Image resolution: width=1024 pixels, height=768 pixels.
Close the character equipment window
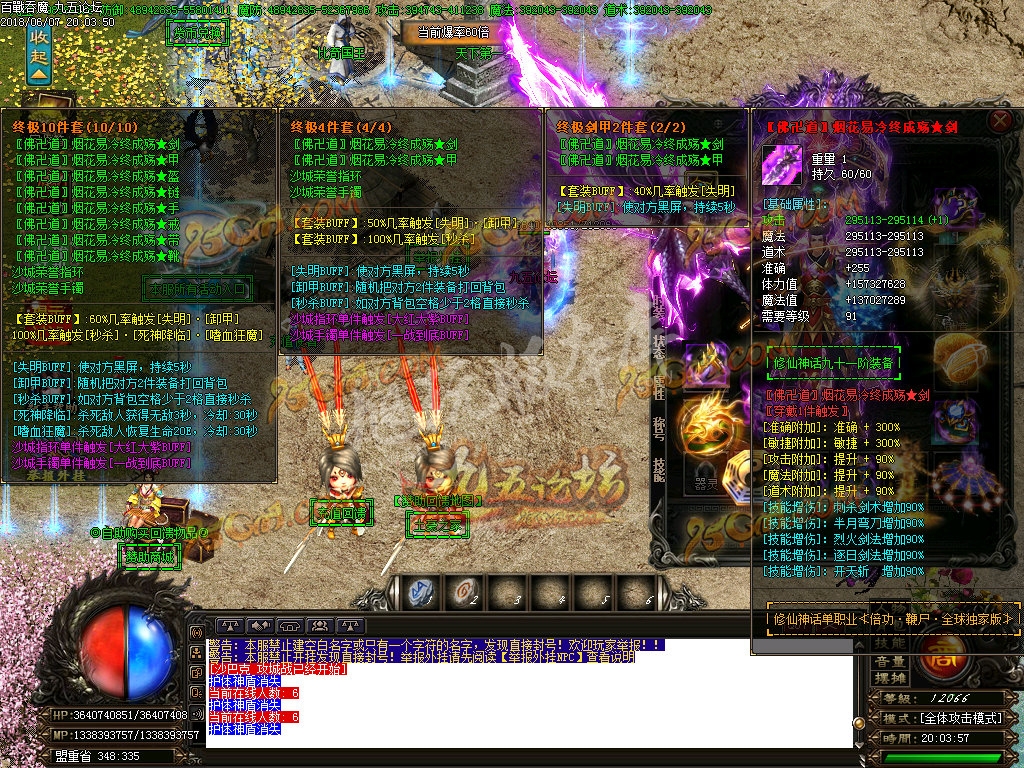tap(999, 122)
